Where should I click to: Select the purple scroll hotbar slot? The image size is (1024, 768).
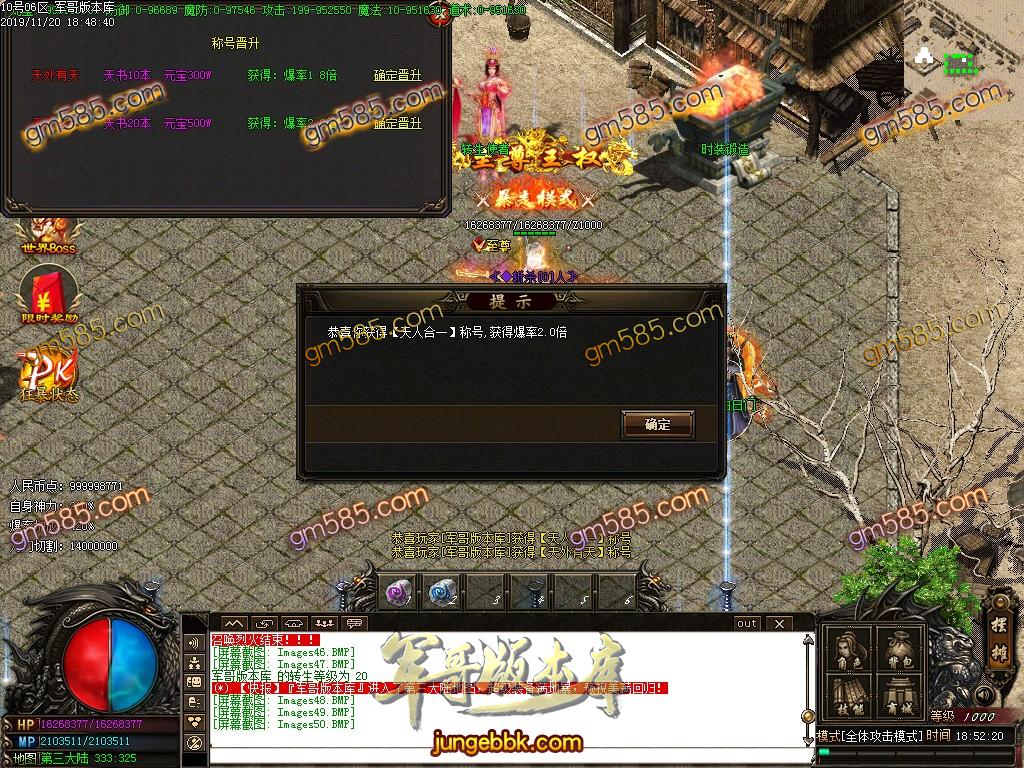click(x=399, y=593)
